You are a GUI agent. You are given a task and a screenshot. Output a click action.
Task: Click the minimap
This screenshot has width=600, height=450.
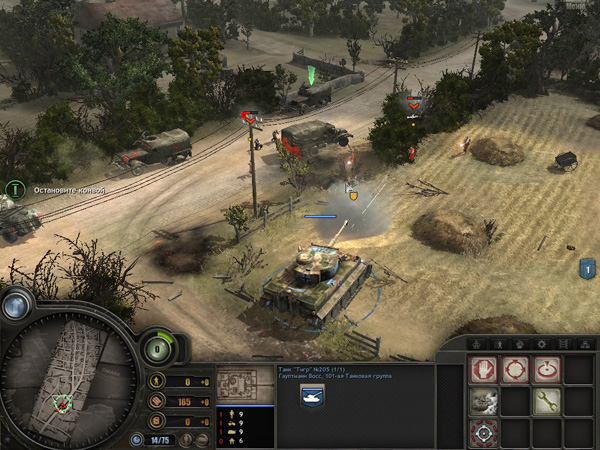coord(68,385)
